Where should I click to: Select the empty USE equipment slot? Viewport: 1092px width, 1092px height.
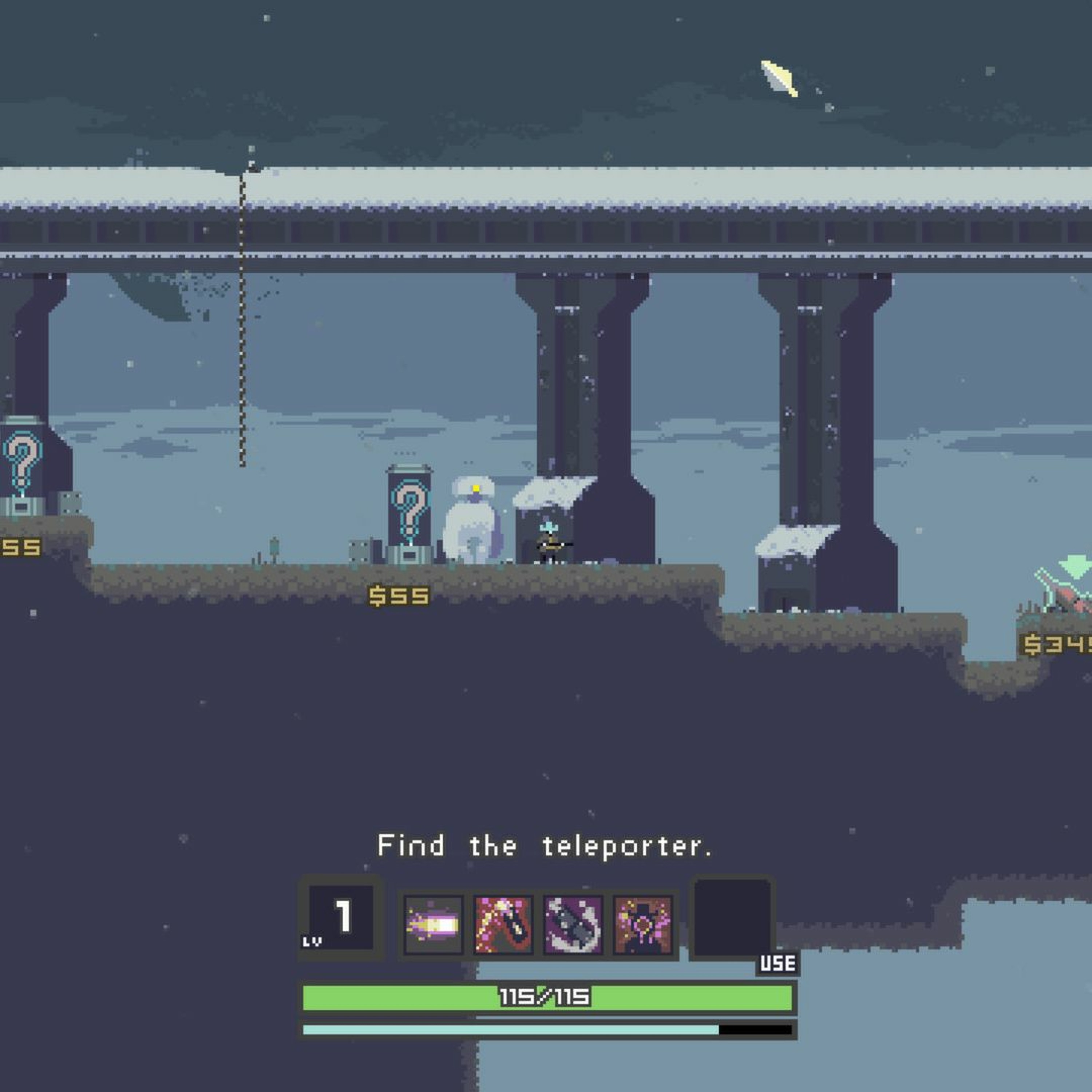(x=732, y=918)
